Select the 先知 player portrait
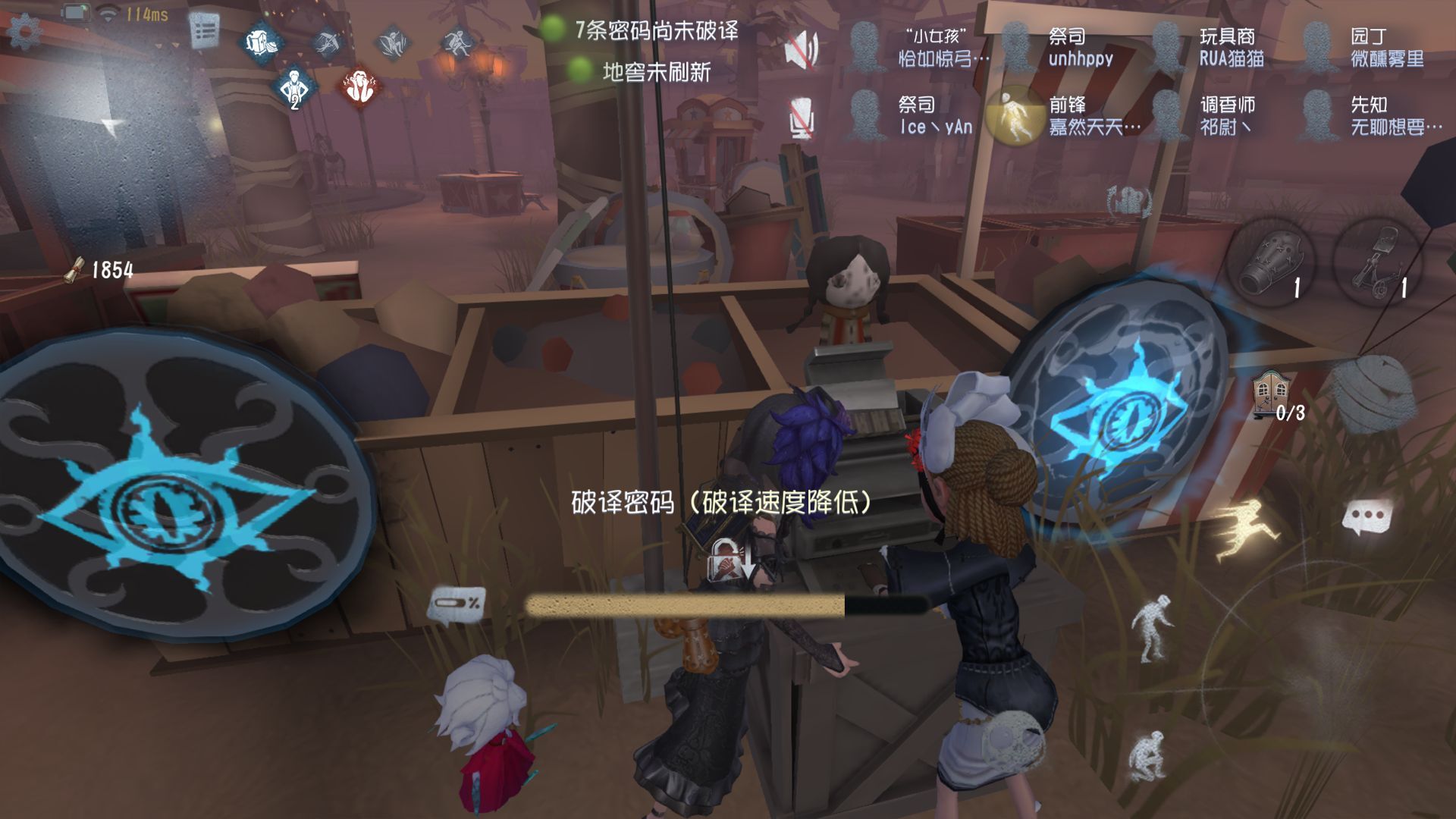Viewport: 1456px width, 819px height. click(1319, 115)
